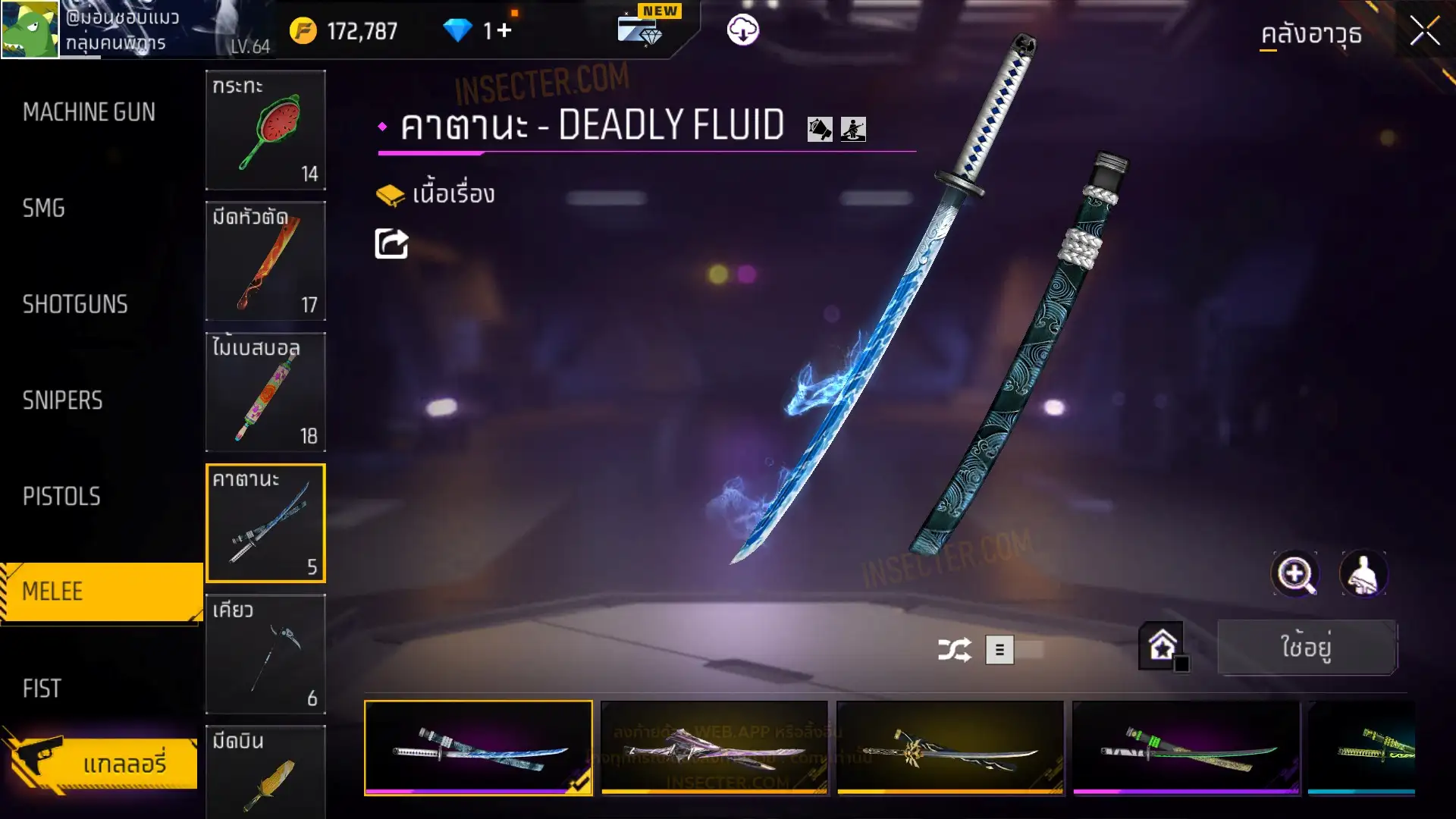Choose the scythe weapon tile
This screenshot has width=1456, height=819.
265,654
